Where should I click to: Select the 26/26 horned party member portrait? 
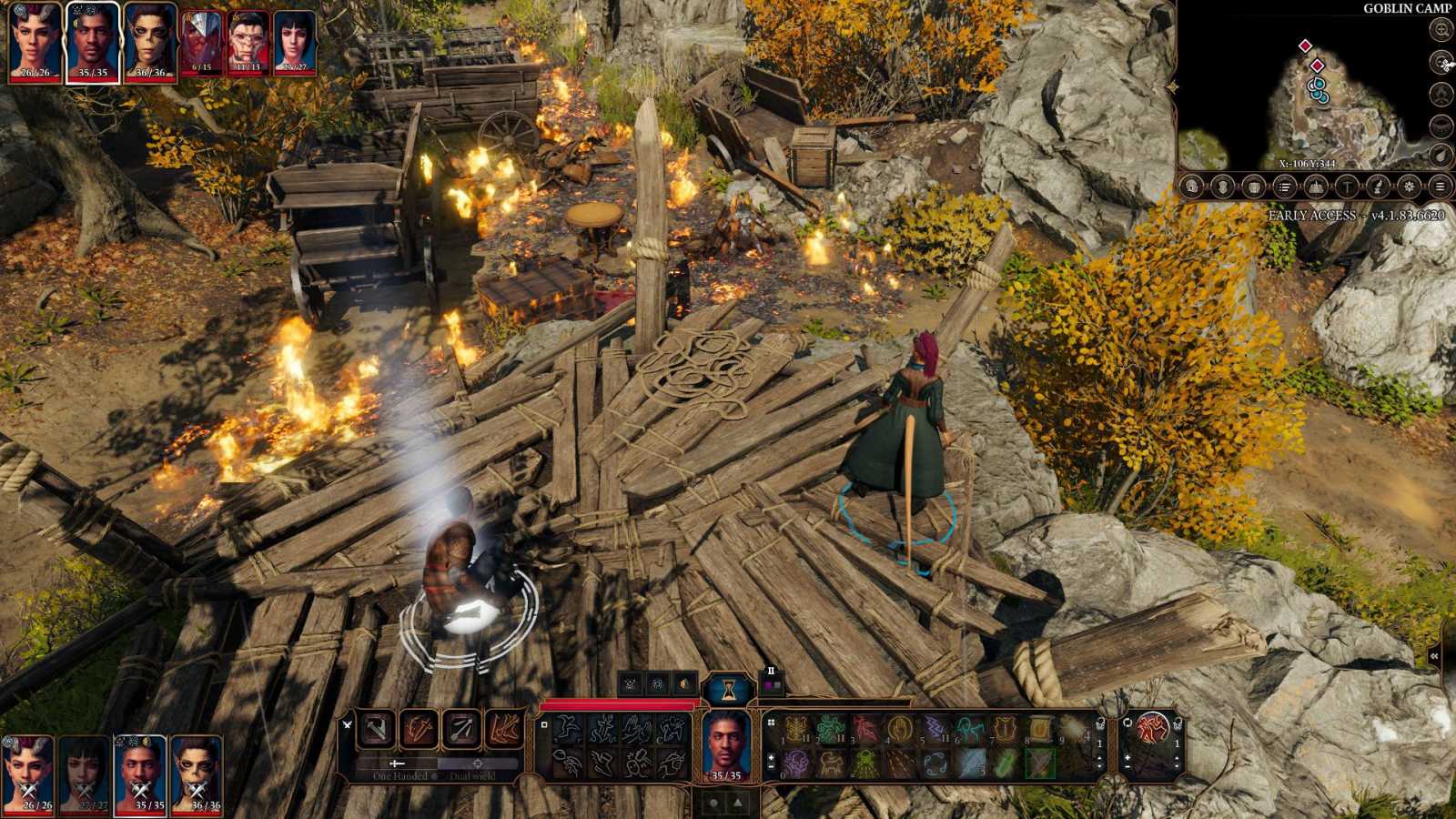coord(28,773)
